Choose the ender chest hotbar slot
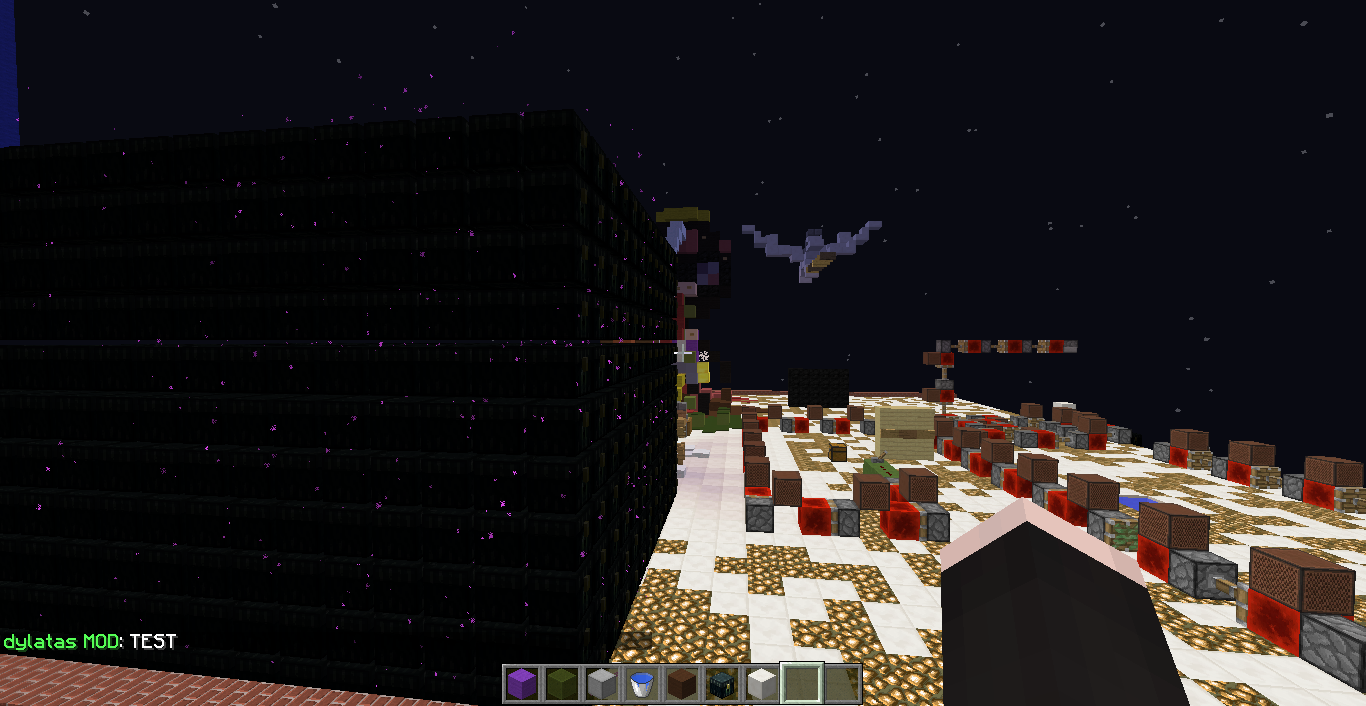The image size is (1366, 706). point(721,684)
